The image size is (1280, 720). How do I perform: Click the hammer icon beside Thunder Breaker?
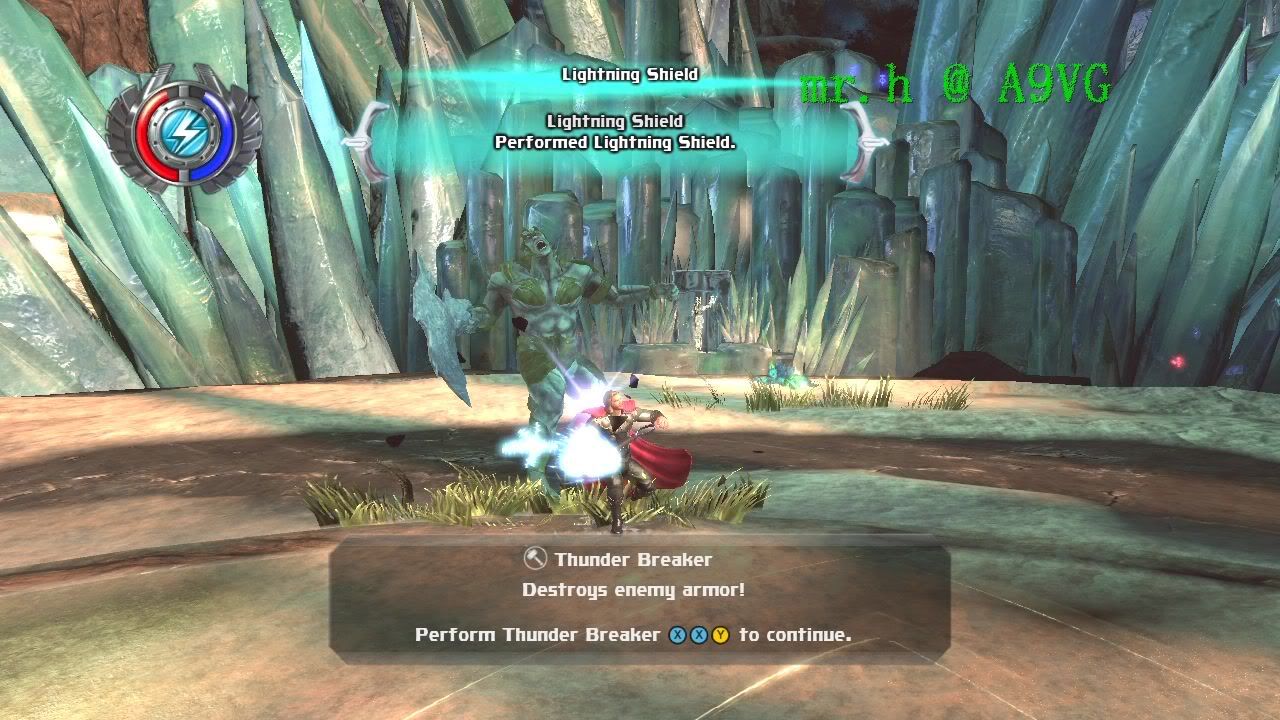pyautogui.click(x=535, y=560)
